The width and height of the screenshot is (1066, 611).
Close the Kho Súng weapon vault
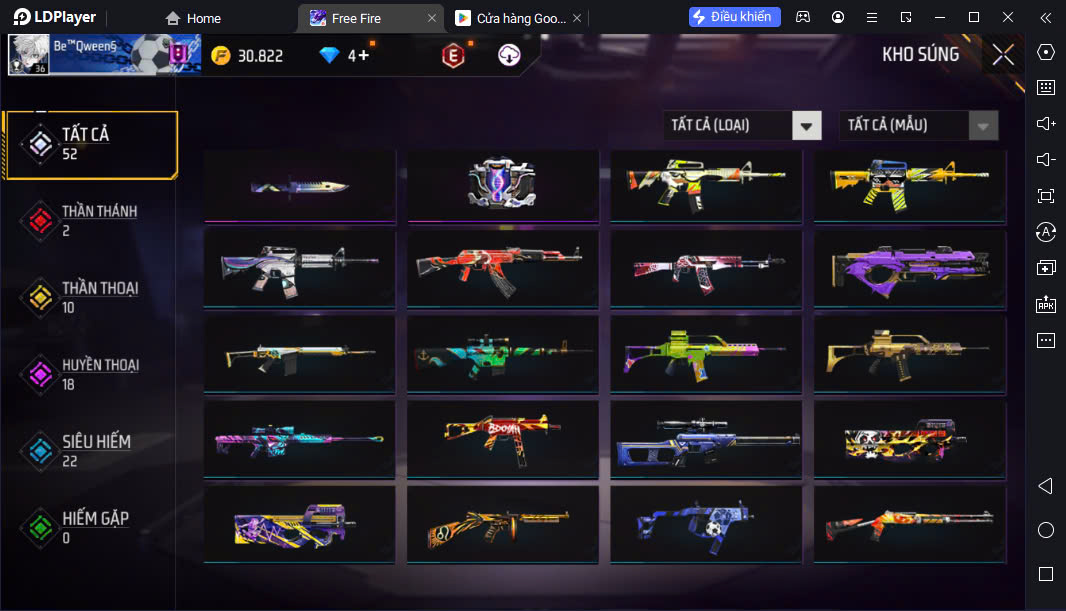point(1002,55)
